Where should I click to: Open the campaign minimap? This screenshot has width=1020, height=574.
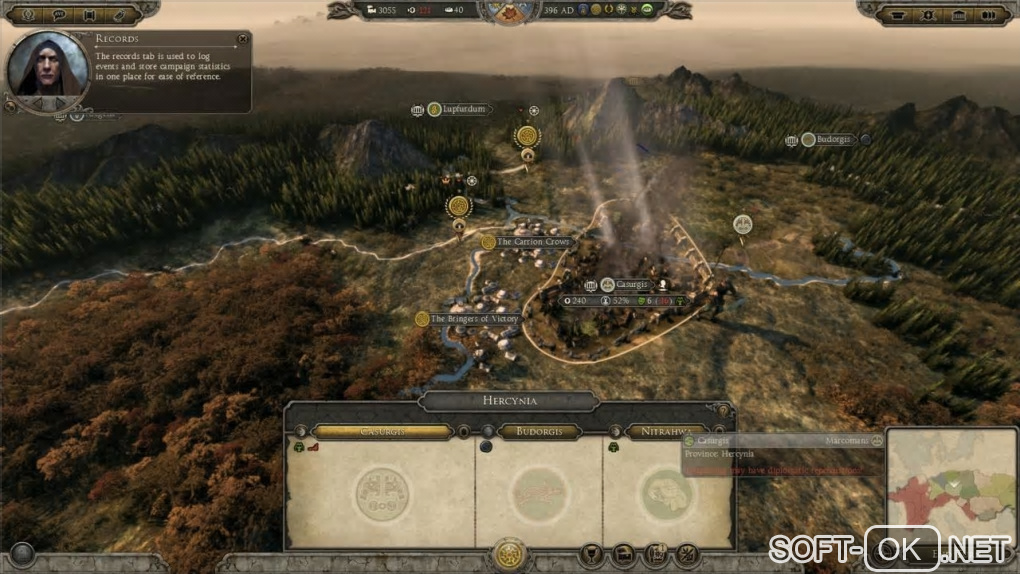(x=950, y=488)
